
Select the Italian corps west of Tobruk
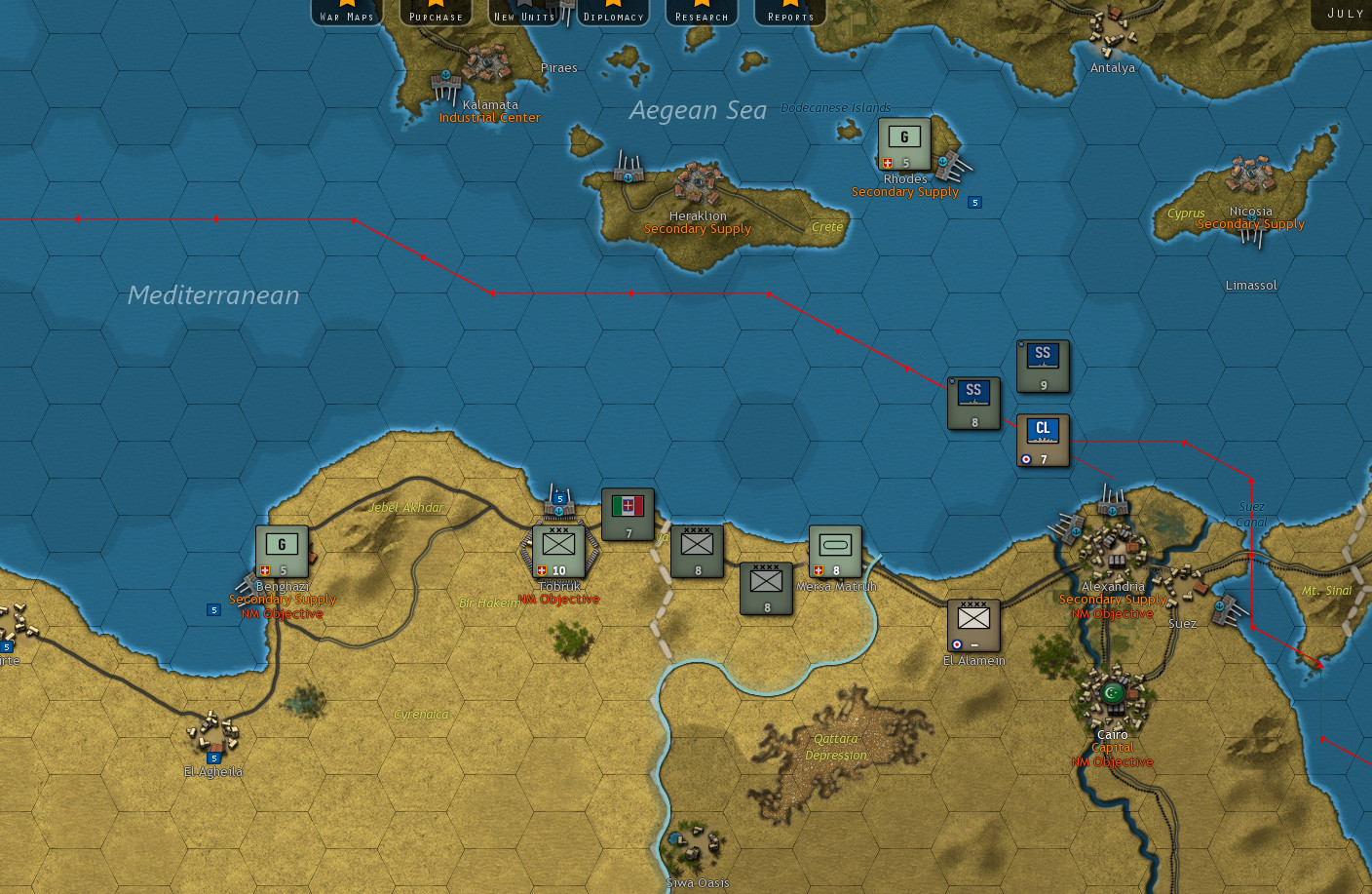[x=629, y=512]
